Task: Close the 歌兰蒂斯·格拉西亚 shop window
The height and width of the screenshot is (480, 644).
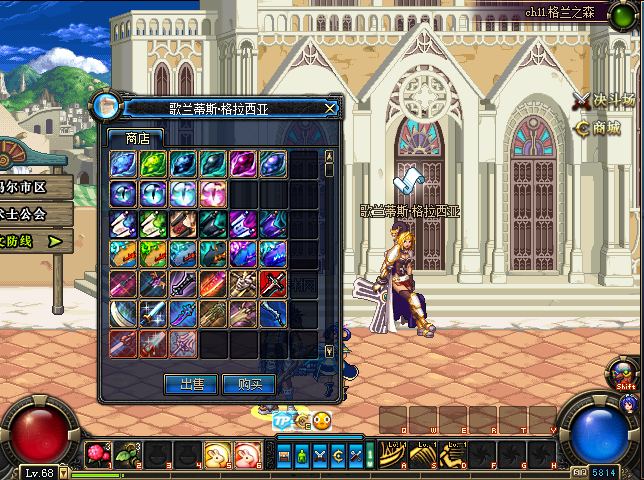Action: click(x=331, y=107)
